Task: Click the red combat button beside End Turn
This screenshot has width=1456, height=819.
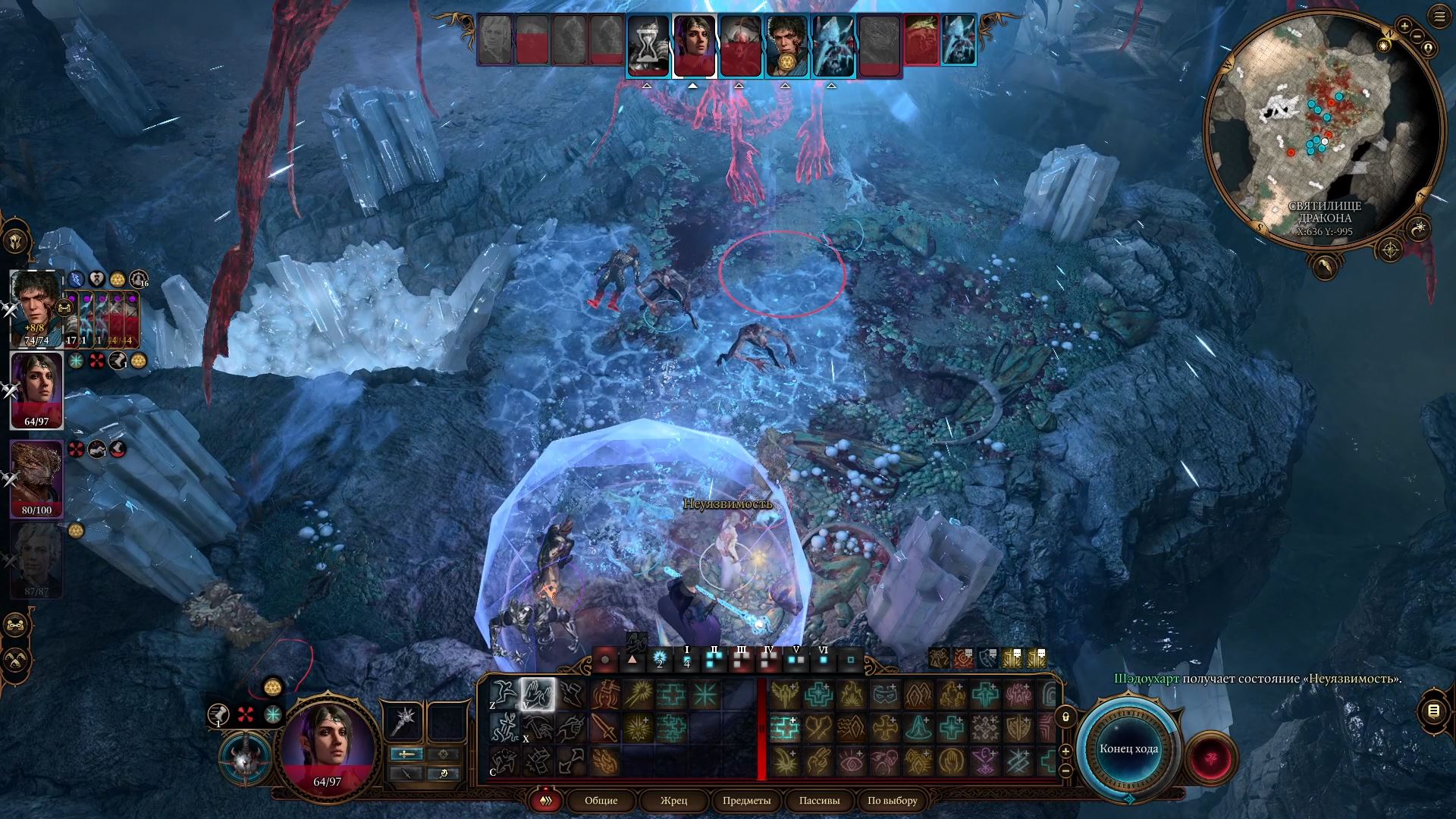Action: pyautogui.click(x=1208, y=758)
